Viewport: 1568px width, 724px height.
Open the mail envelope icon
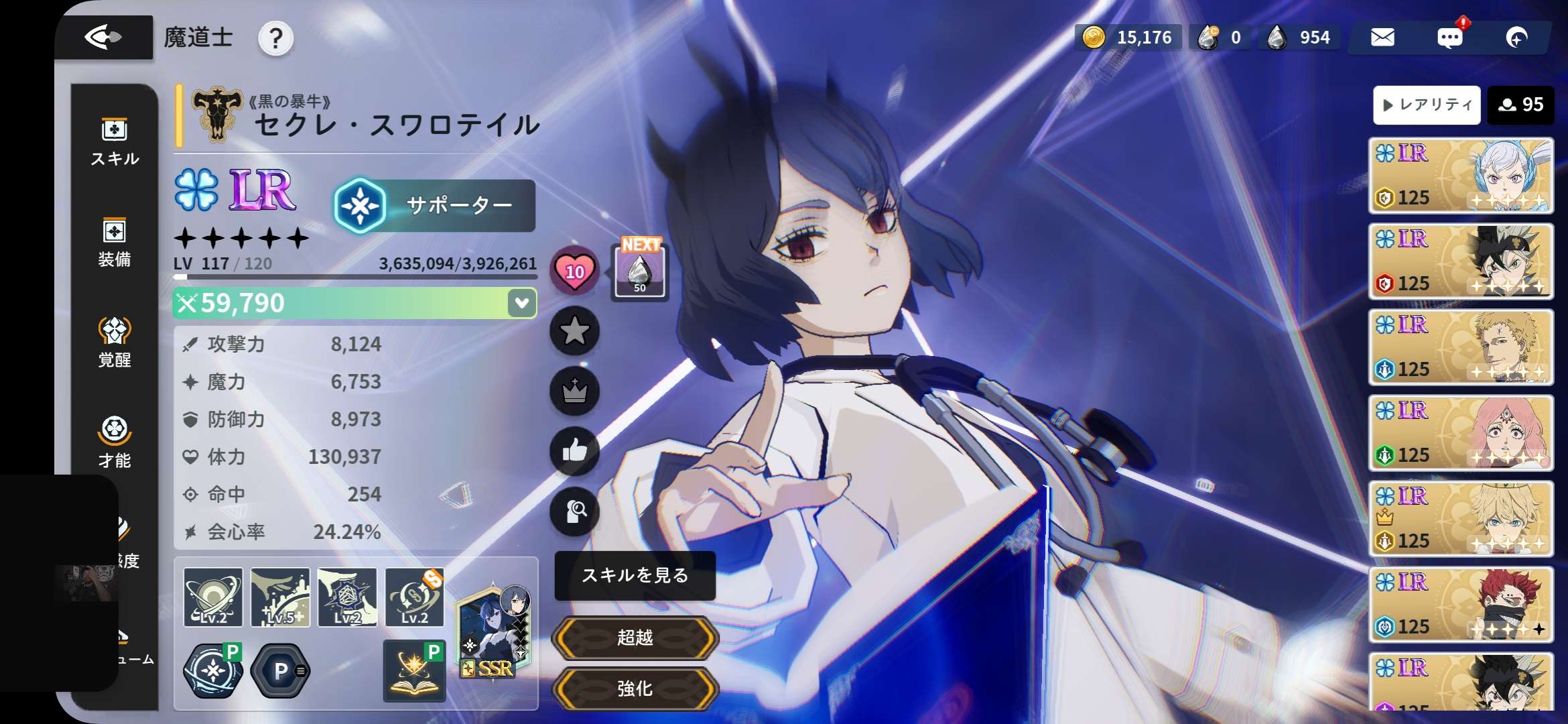(1382, 38)
